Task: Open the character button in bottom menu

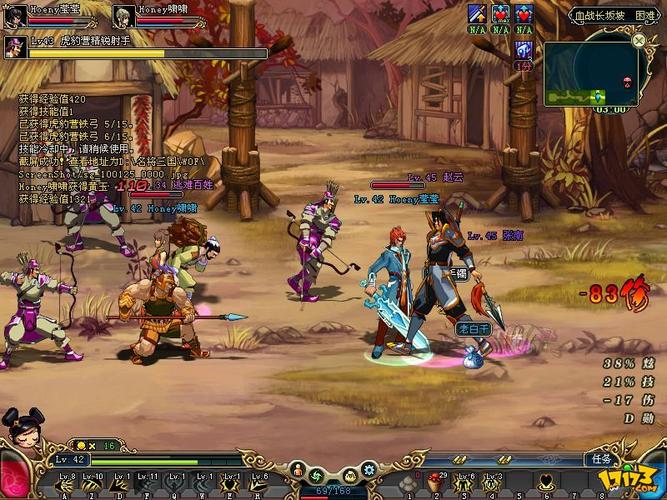Action: [295, 471]
